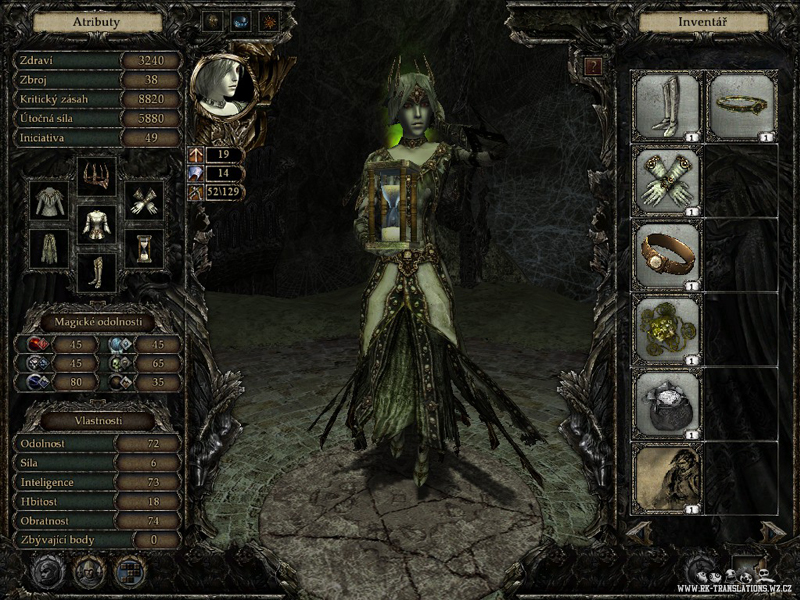Open the grey helmeted head panel button
Viewport: 800px width, 600px height.
(46, 572)
